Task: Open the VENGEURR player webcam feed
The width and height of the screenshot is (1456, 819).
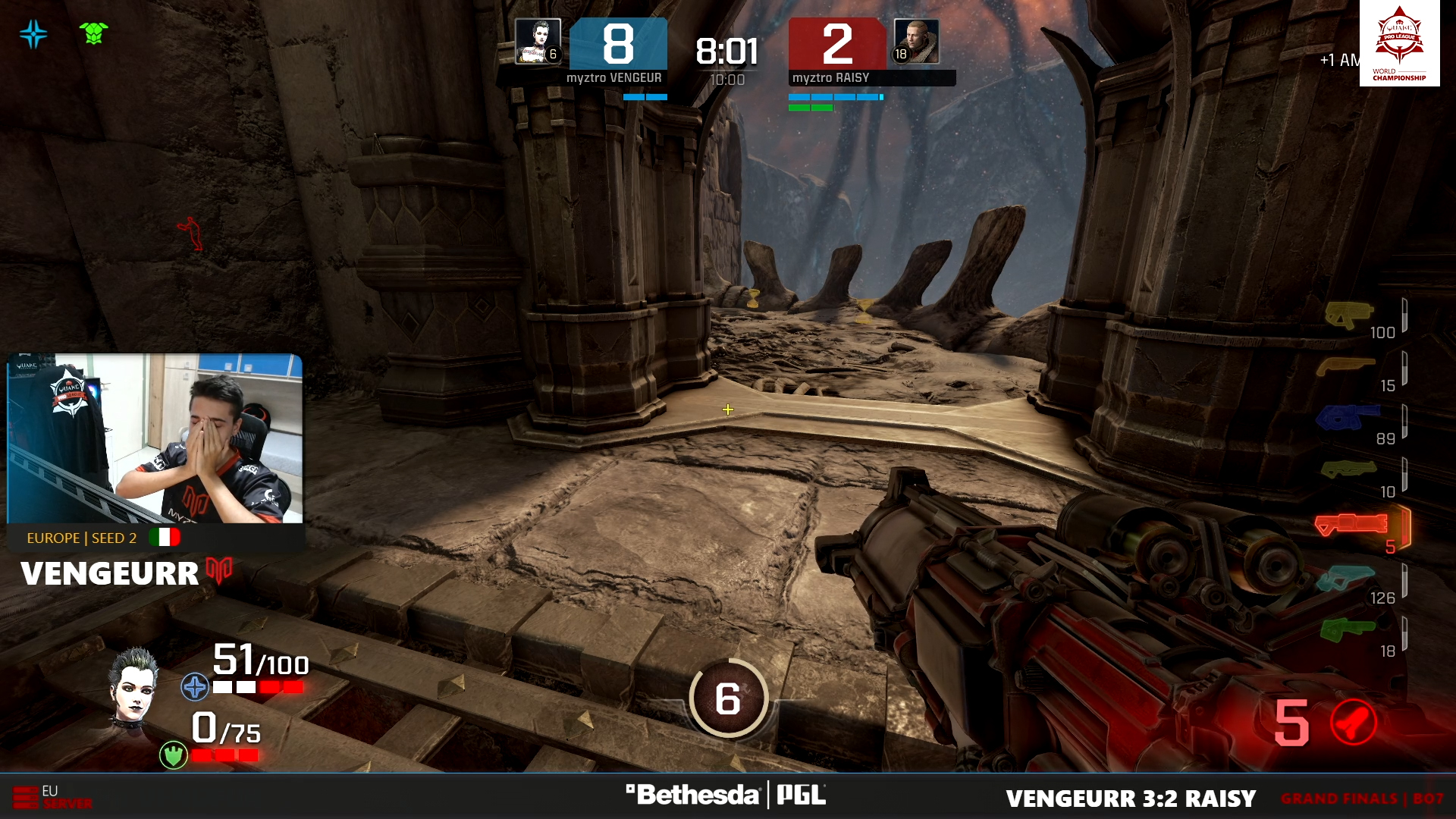Action: tap(155, 438)
